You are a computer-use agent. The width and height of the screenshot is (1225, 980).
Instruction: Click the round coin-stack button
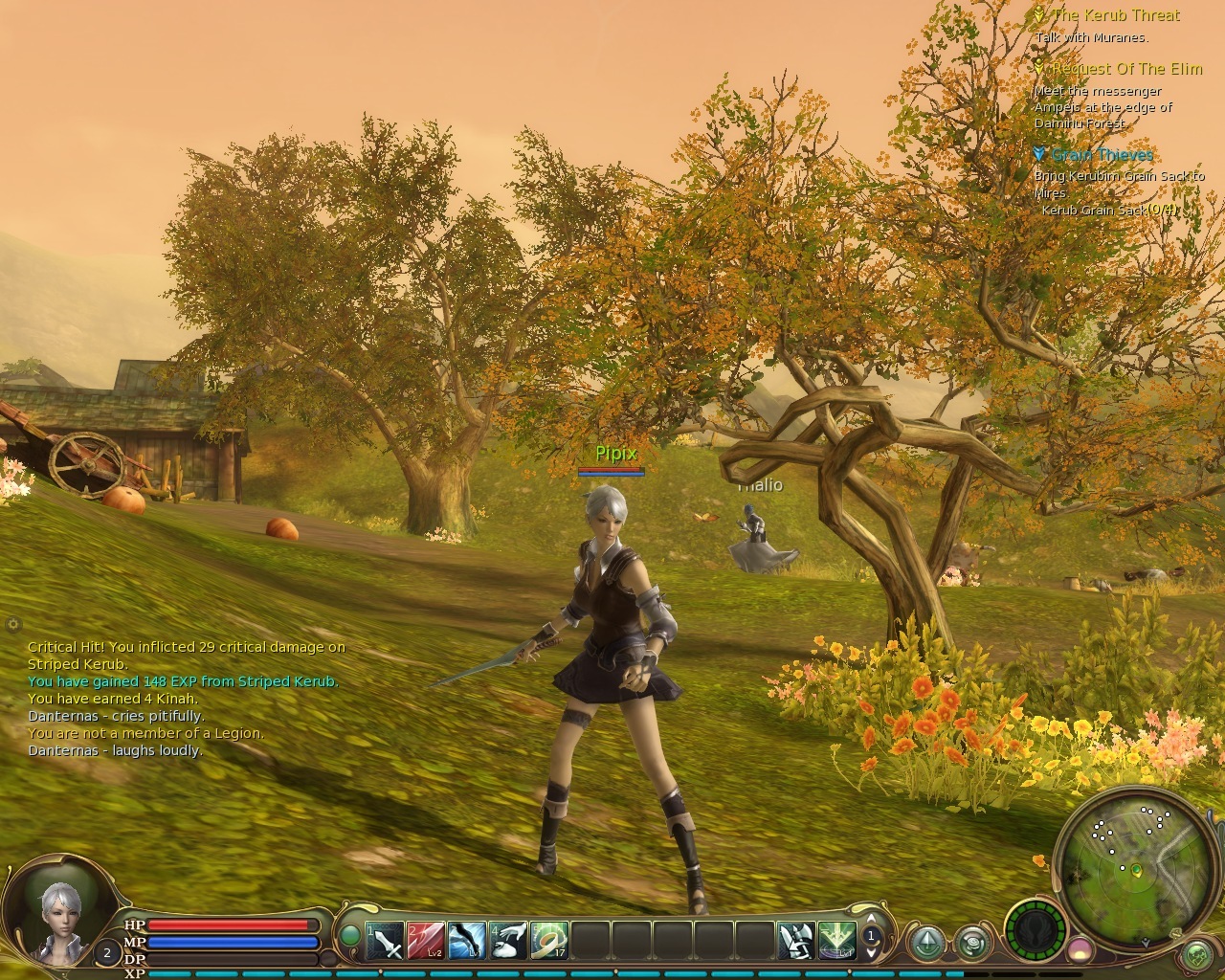click(973, 944)
